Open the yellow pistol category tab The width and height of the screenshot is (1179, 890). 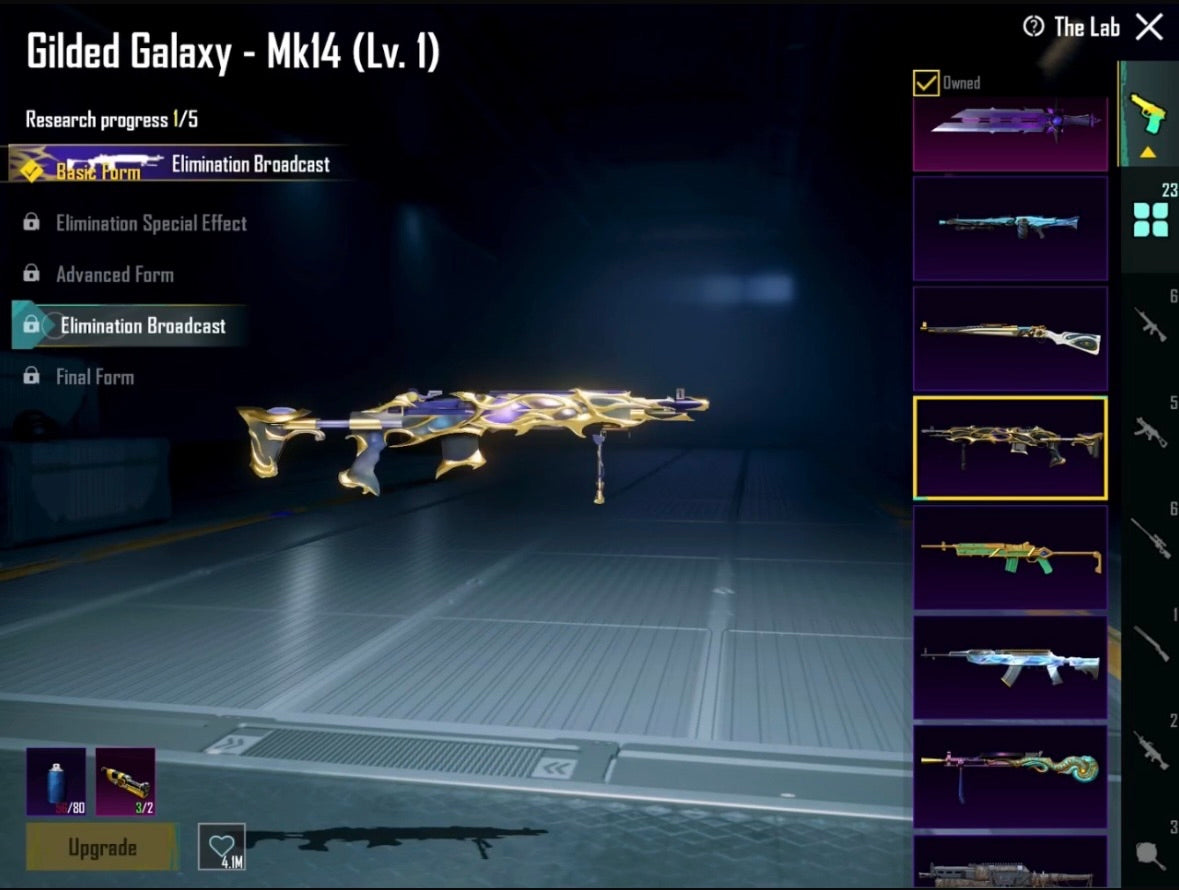[1148, 113]
